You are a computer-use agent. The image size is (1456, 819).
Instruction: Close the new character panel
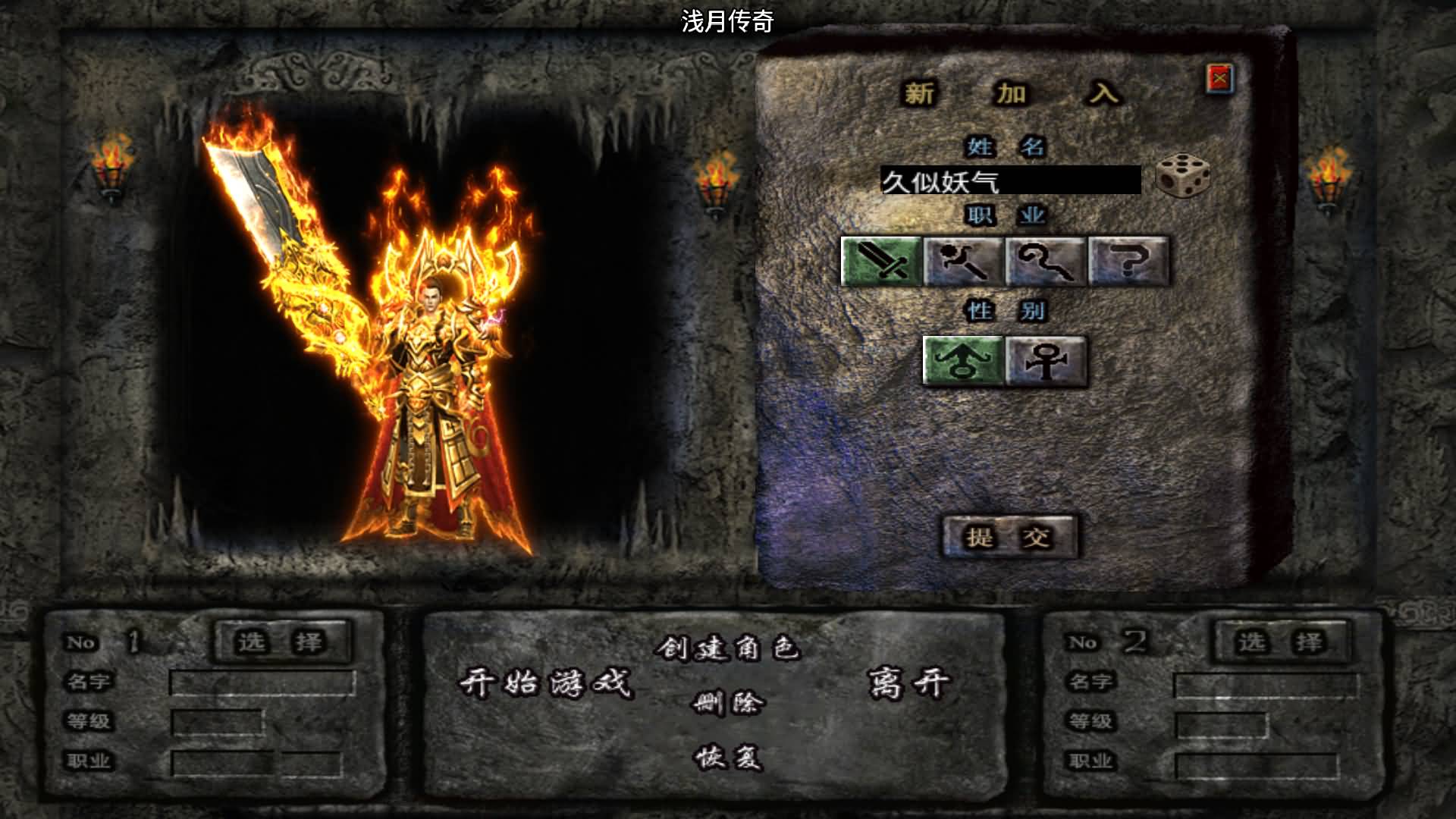pyautogui.click(x=1219, y=79)
